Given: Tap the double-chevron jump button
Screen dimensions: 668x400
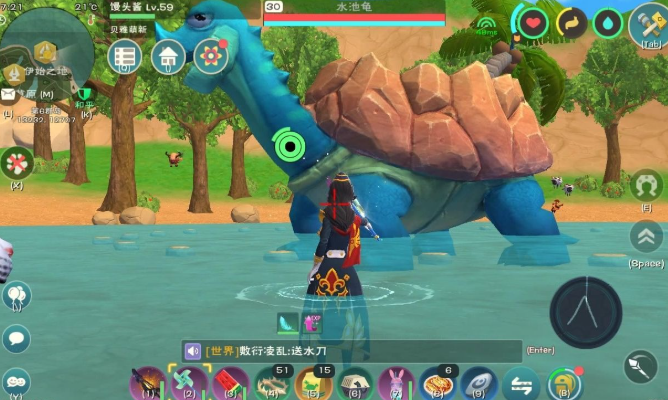Looking at the screenshot, I should [x=647, y=237].
